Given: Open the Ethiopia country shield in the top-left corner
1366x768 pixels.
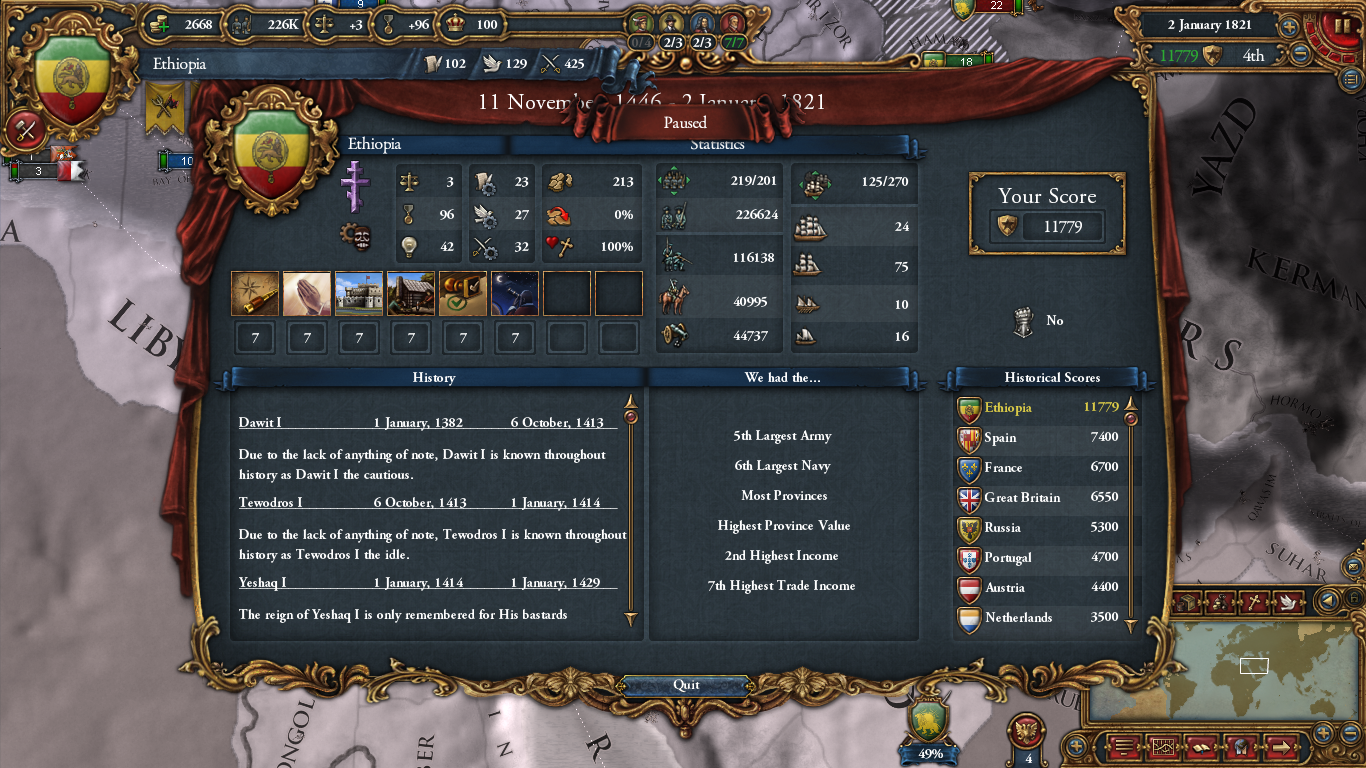Looking at the screenshot, I should (x=71, y=80).
